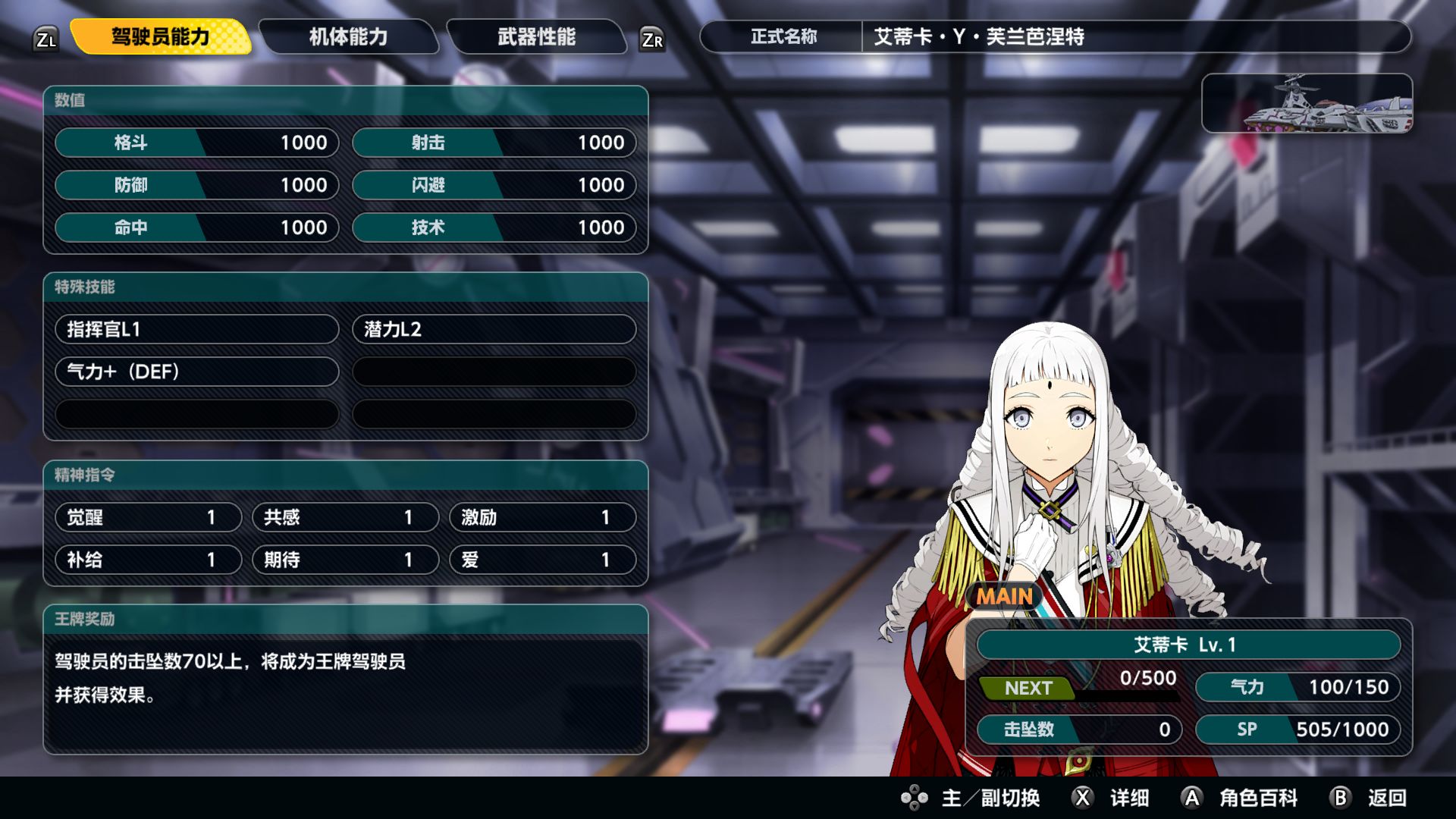Pick the 激励 spirit command
Image resolution: width=1456 pixels, height=819 pixels.
pyautogui.click(x=542, y=517)
